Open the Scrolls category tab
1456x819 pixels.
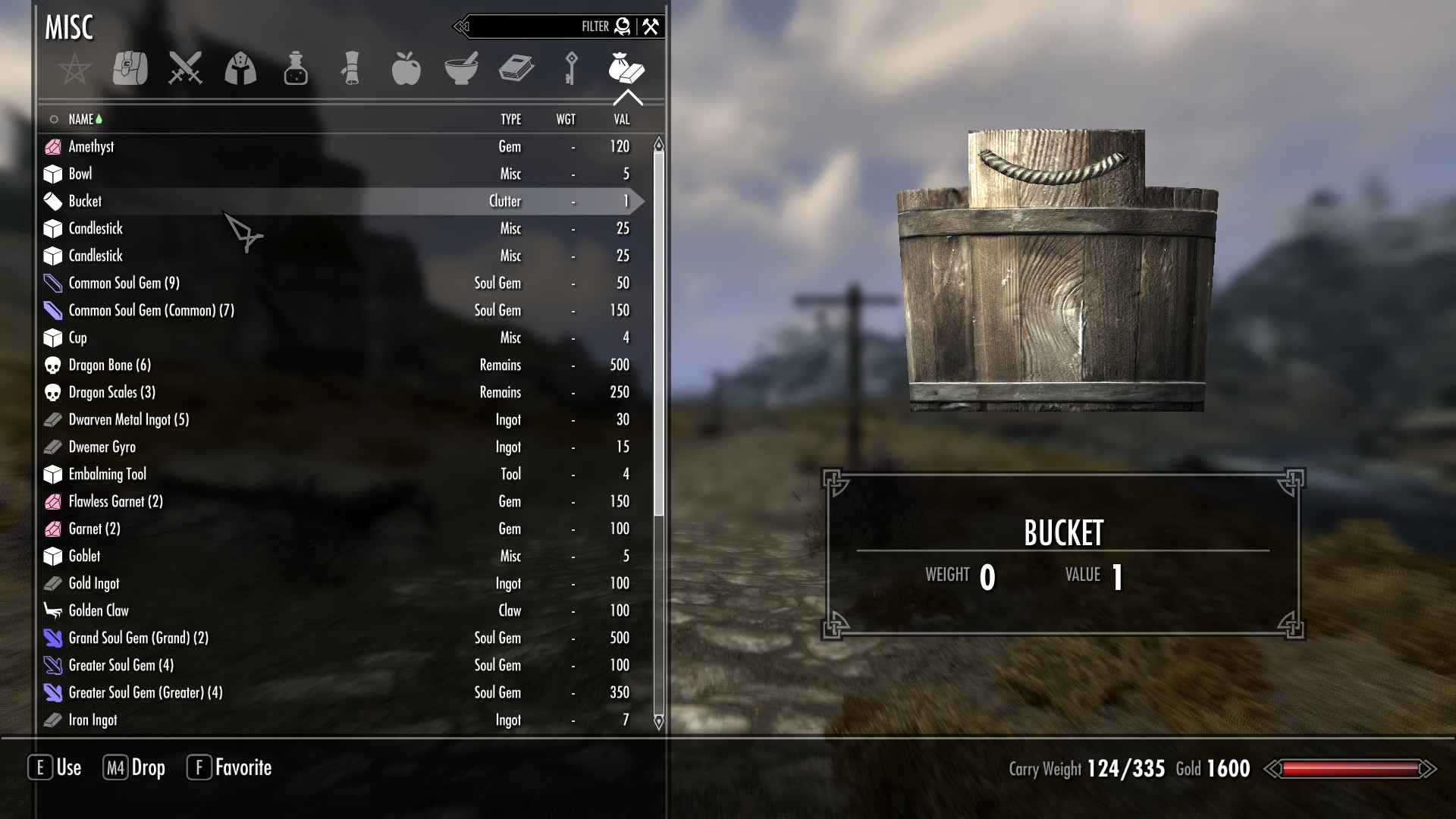point(350,69)
